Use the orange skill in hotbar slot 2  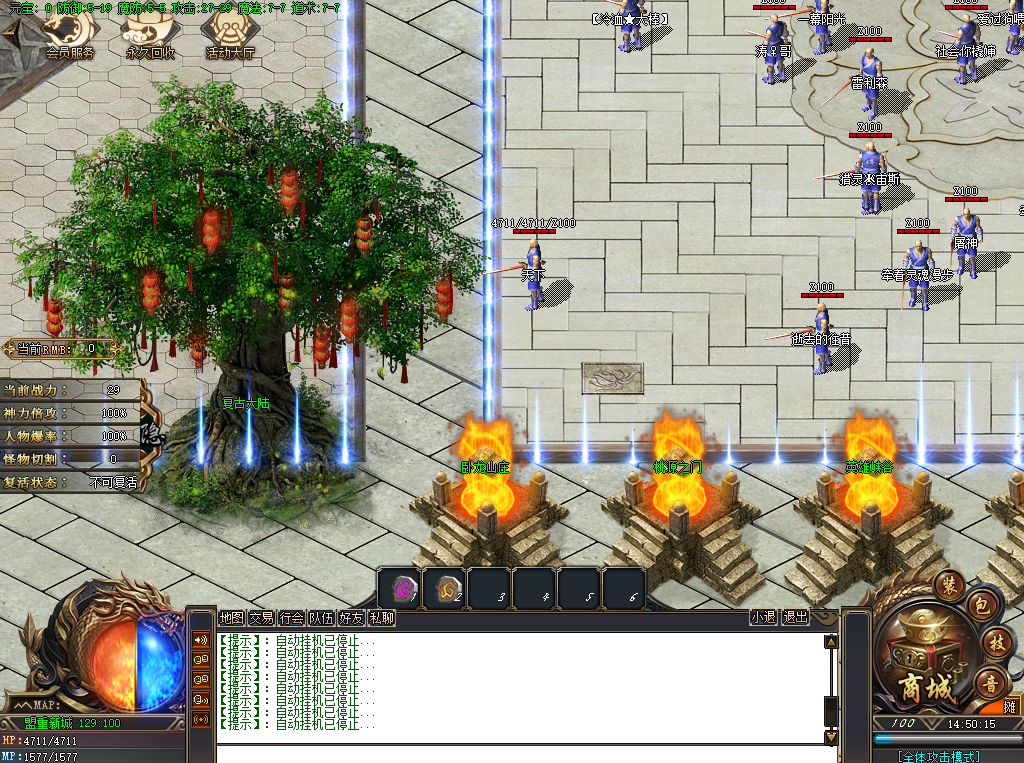pos(447,587)
